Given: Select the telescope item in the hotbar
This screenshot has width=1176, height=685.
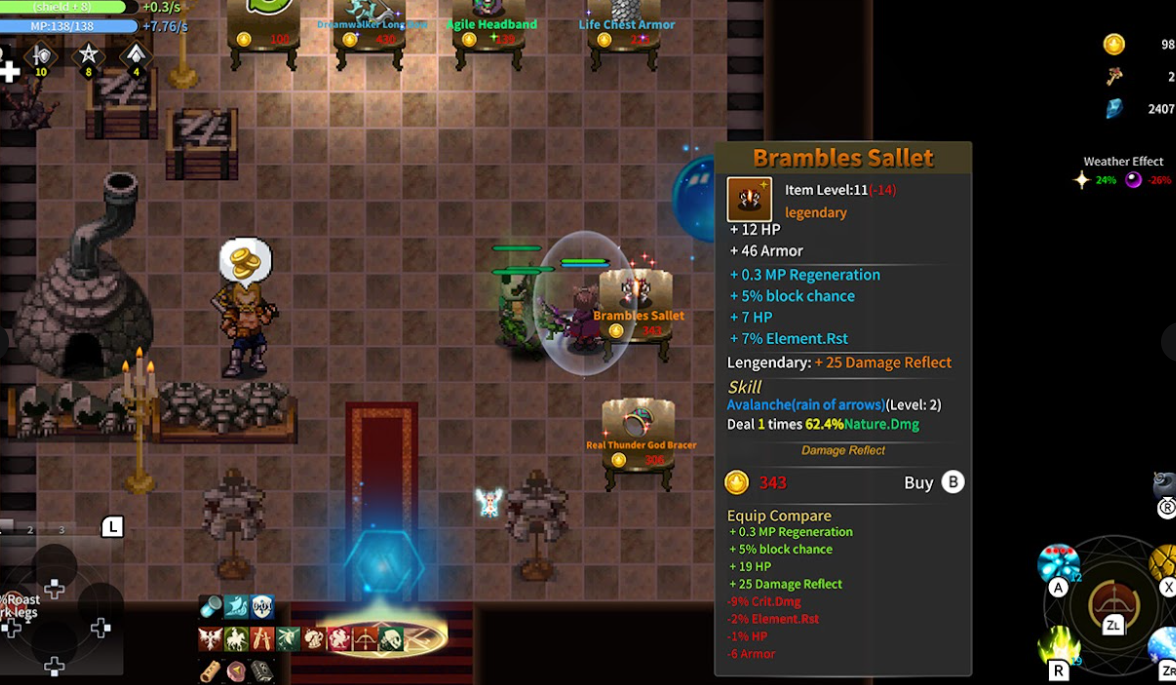Looking at the screenshot, I should [211, 606].
